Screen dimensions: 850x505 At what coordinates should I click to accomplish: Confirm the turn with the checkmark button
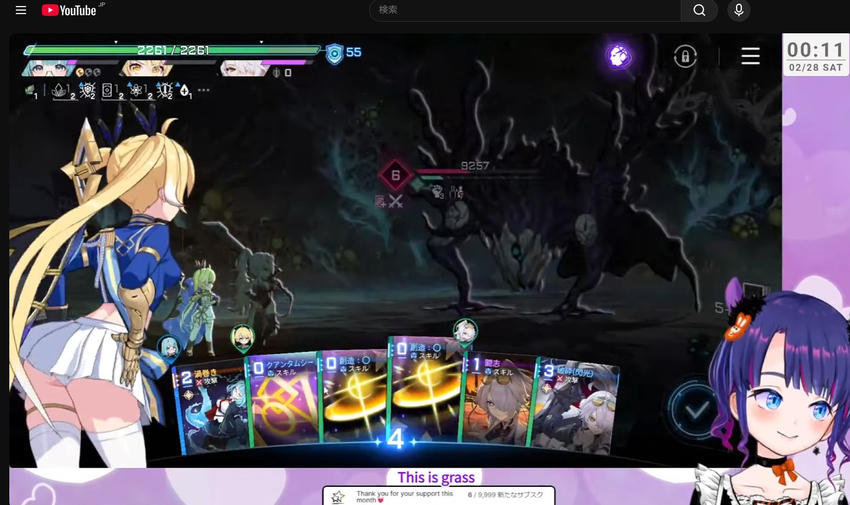[696, 407]
